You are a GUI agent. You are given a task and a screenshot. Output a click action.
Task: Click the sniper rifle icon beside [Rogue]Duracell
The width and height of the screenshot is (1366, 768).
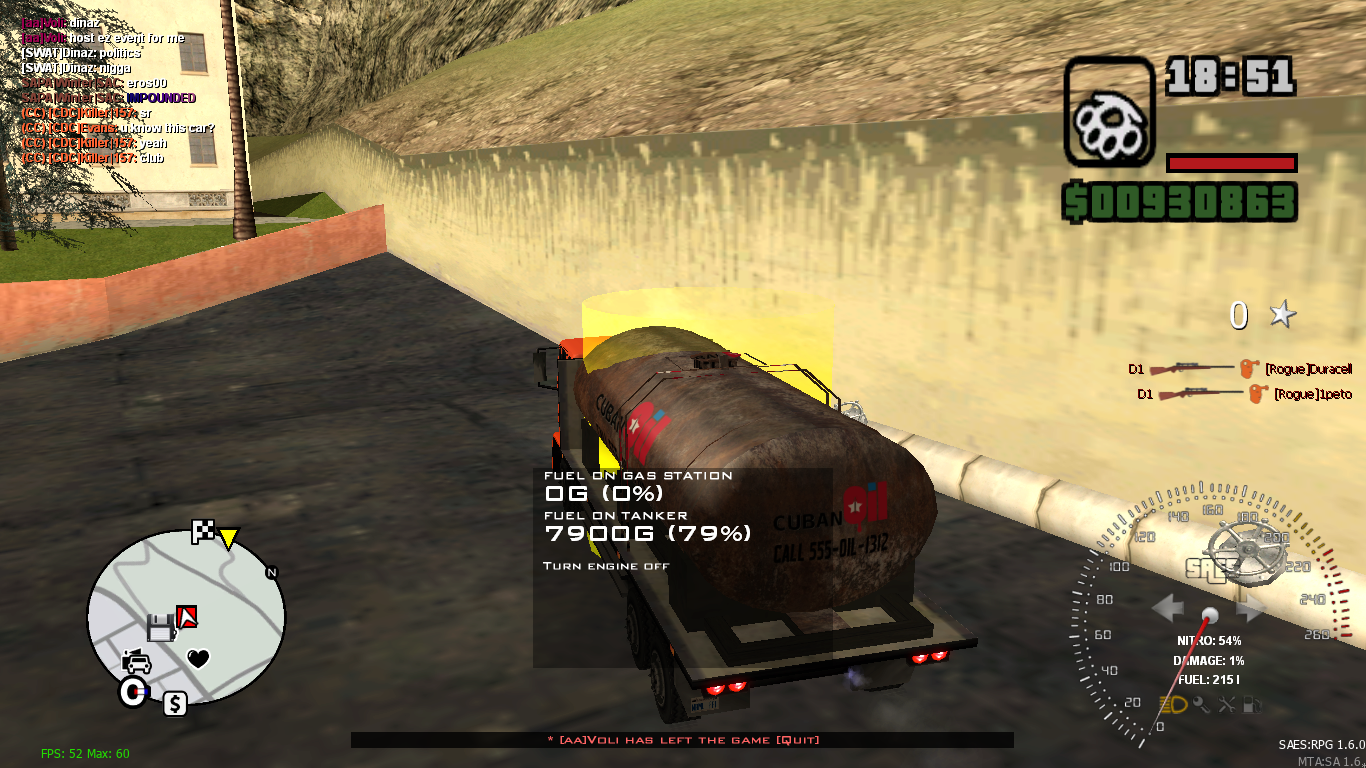(x=1192, y=368)
